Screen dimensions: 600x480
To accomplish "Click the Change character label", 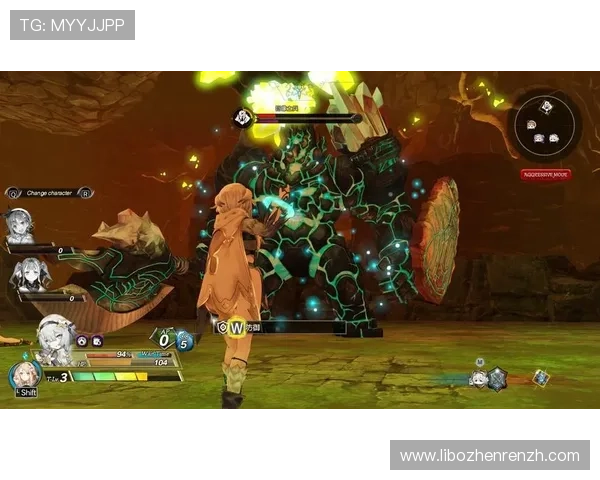I will 49,192.
